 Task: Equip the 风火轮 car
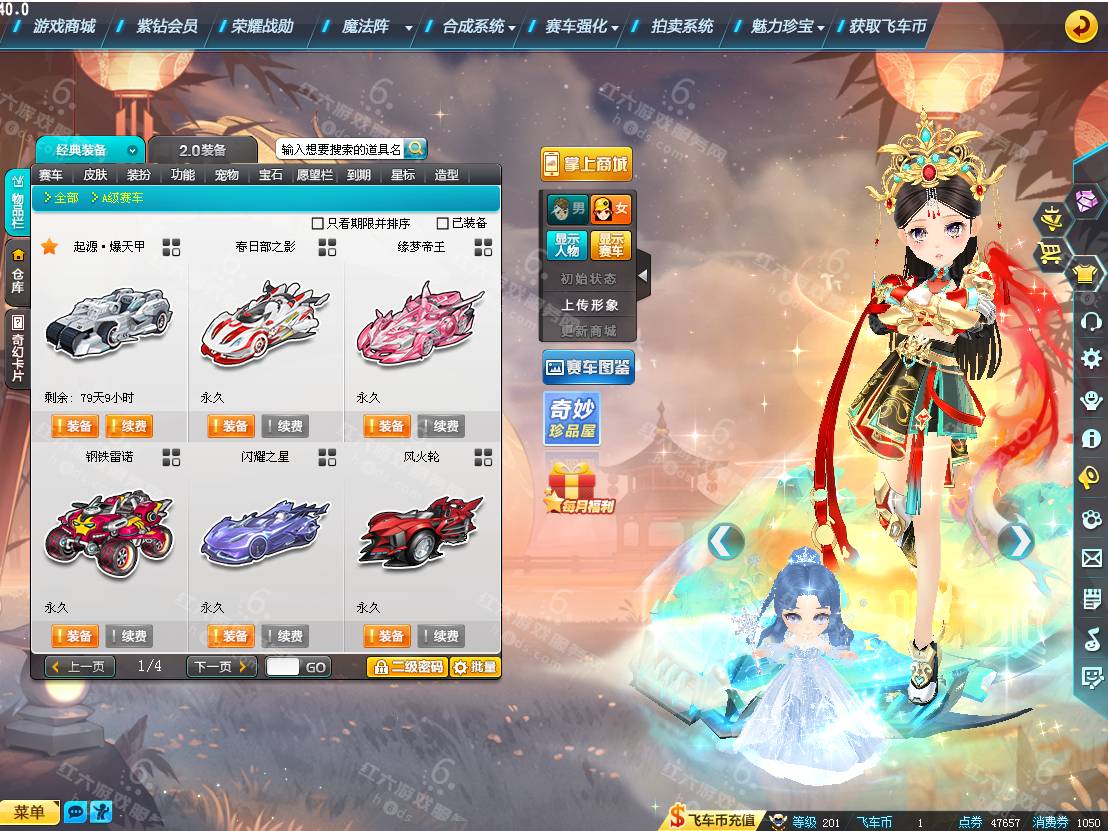click(386, 636)
